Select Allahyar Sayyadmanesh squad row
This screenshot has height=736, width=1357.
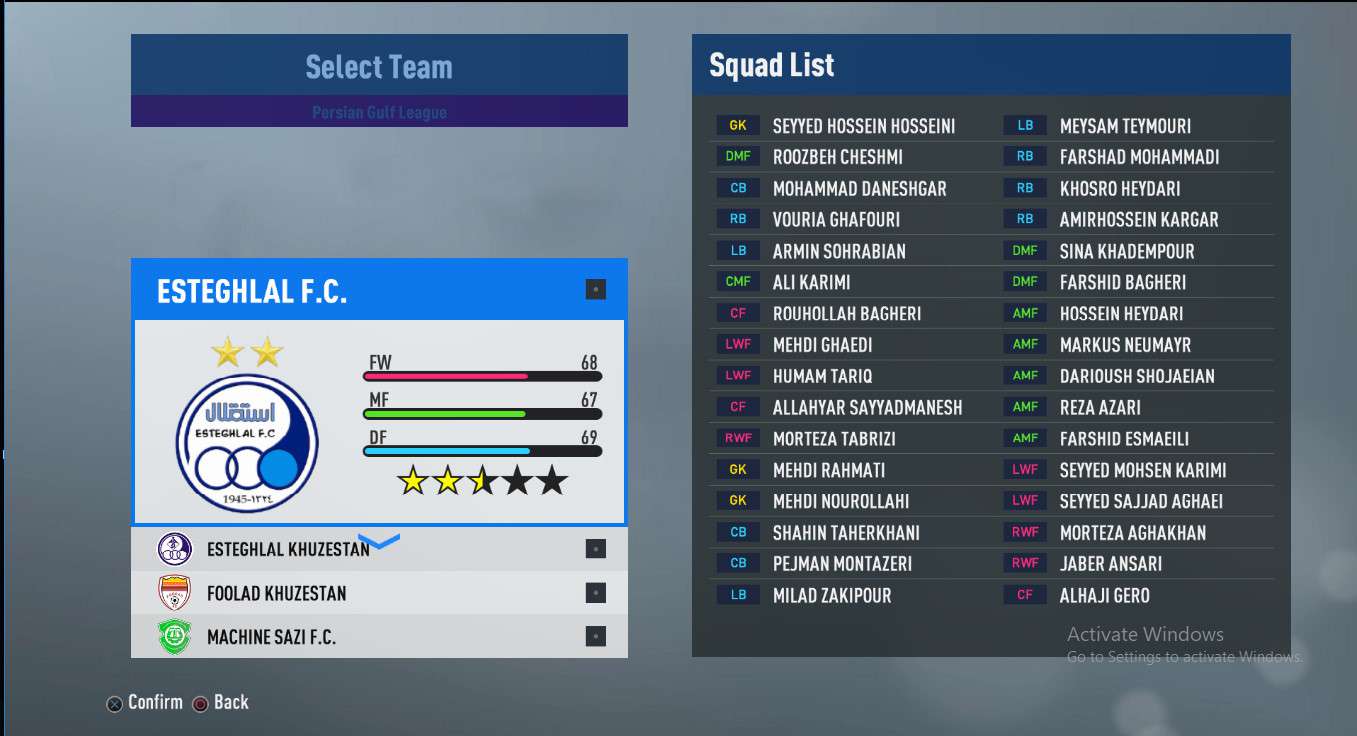pyautogui.click(x=867, y=408)
